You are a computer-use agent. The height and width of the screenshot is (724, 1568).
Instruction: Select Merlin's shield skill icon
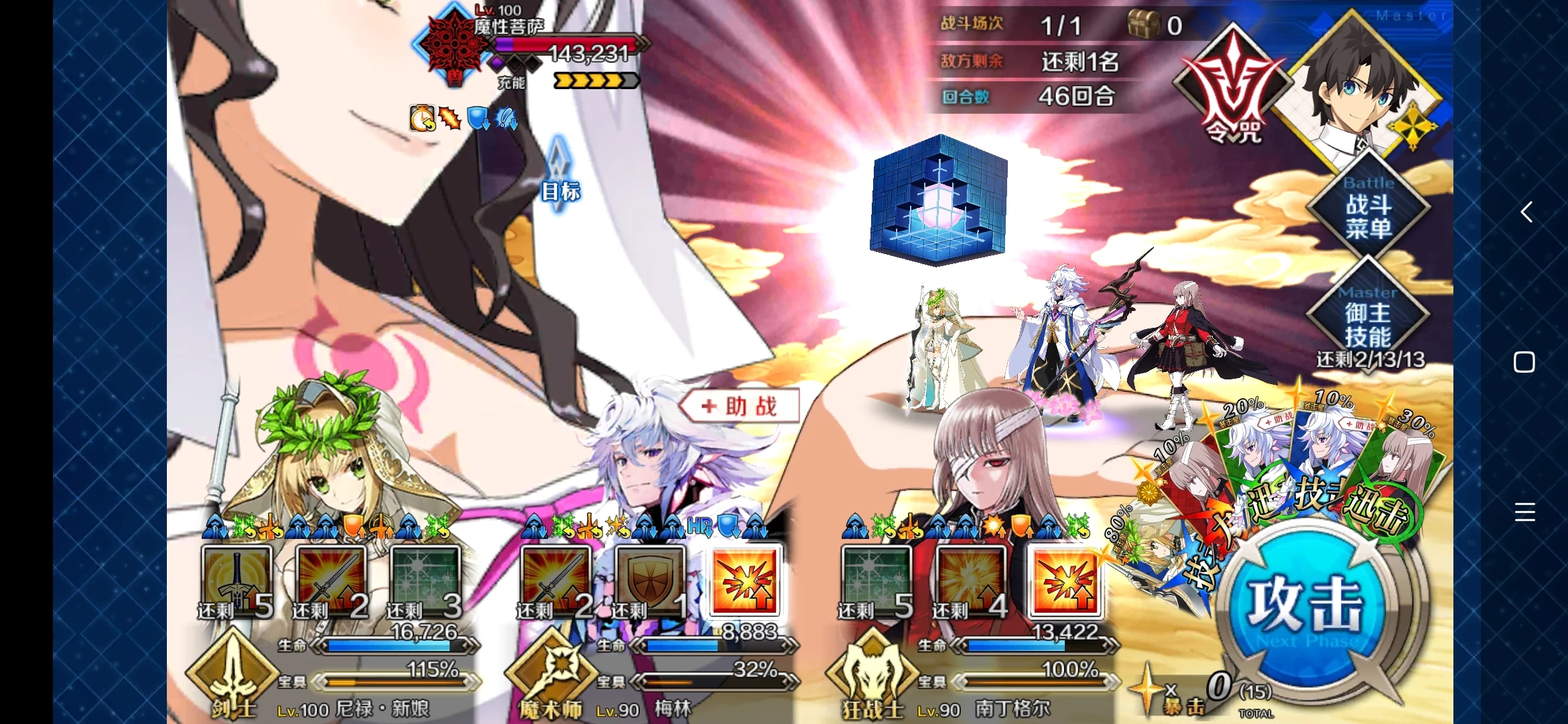tap(650, 581)
